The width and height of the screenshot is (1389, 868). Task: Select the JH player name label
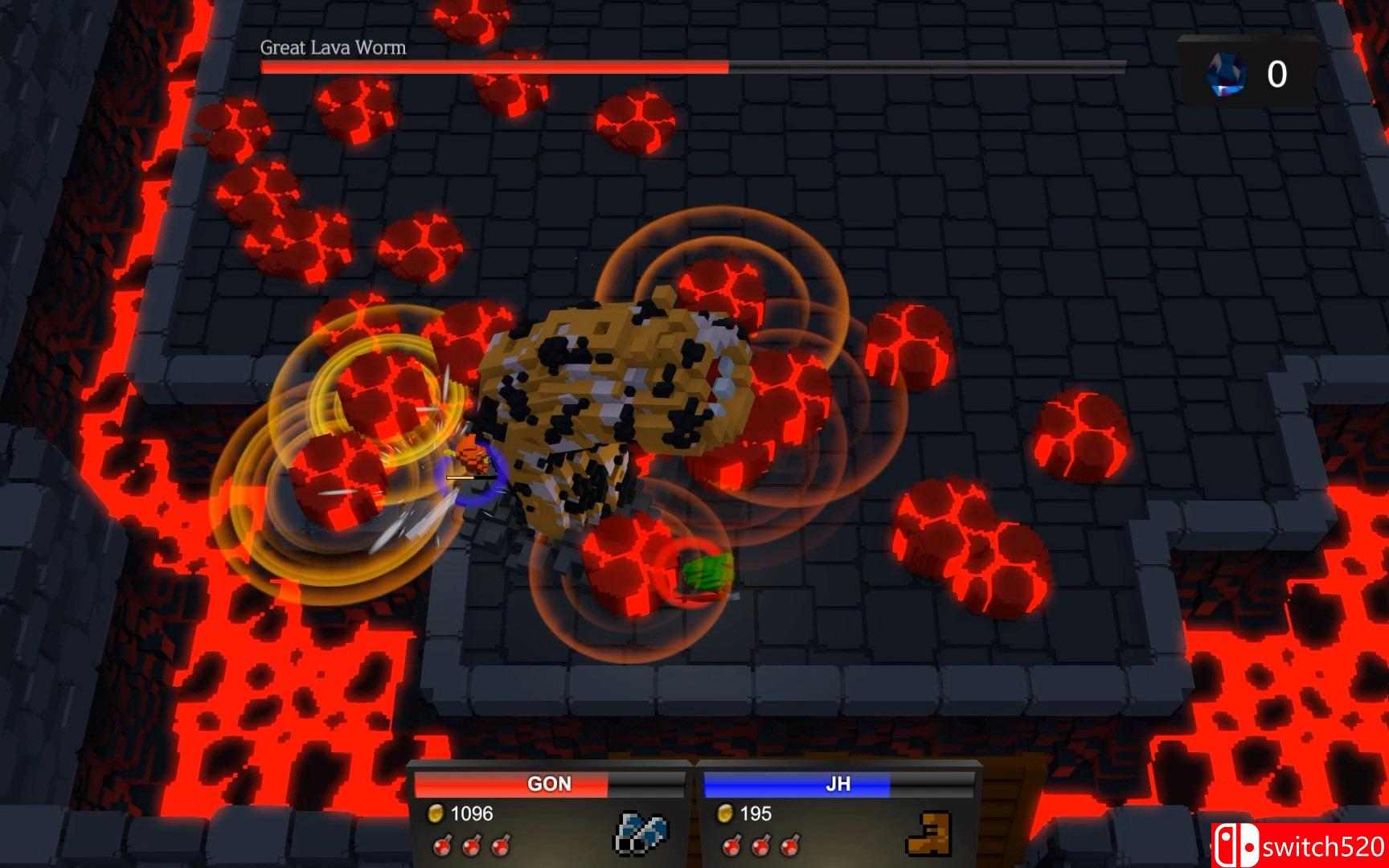pos(838,784)
